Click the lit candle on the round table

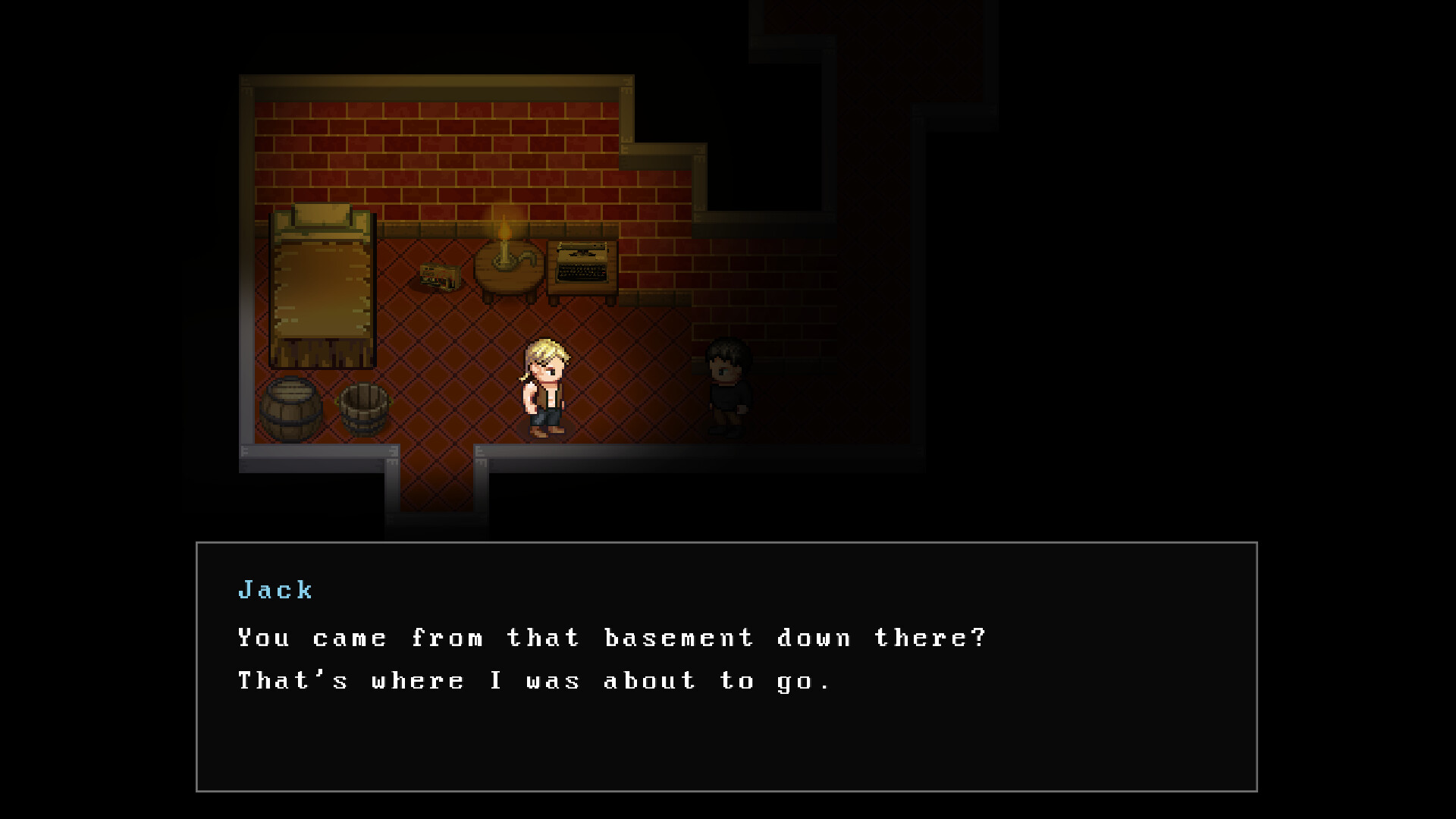point(503,239)
